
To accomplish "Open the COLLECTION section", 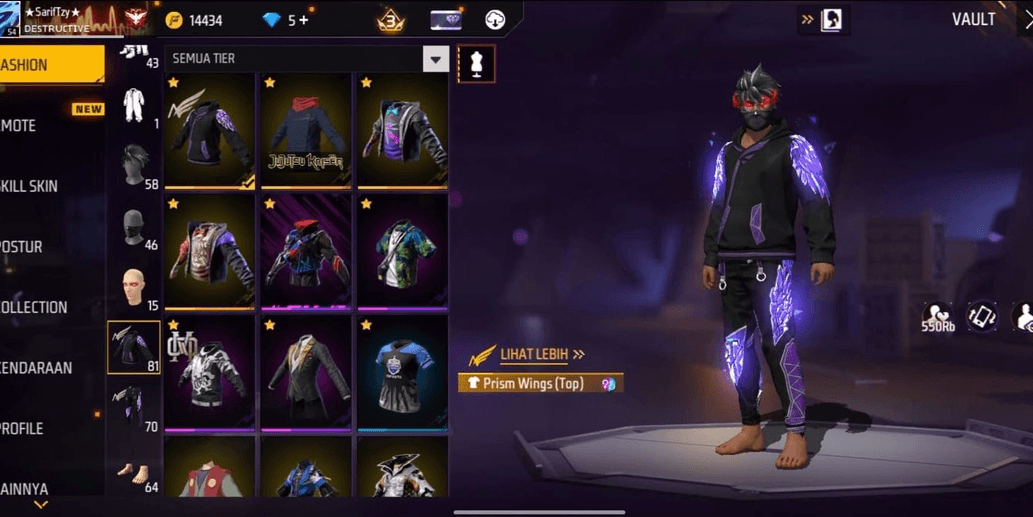I will pos(40,307).
